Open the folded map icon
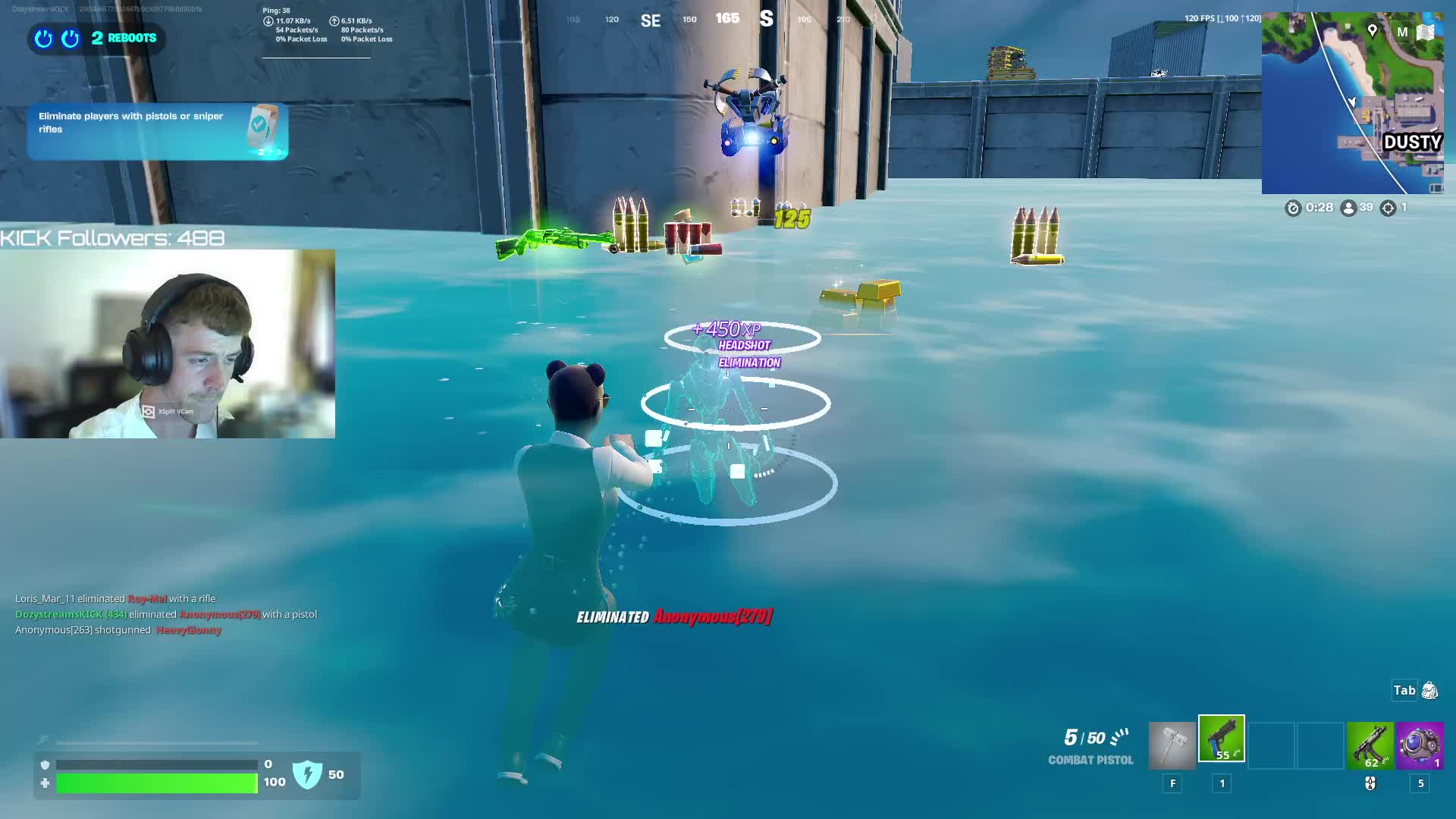 pyautogui.click(x=1426, y=32)
